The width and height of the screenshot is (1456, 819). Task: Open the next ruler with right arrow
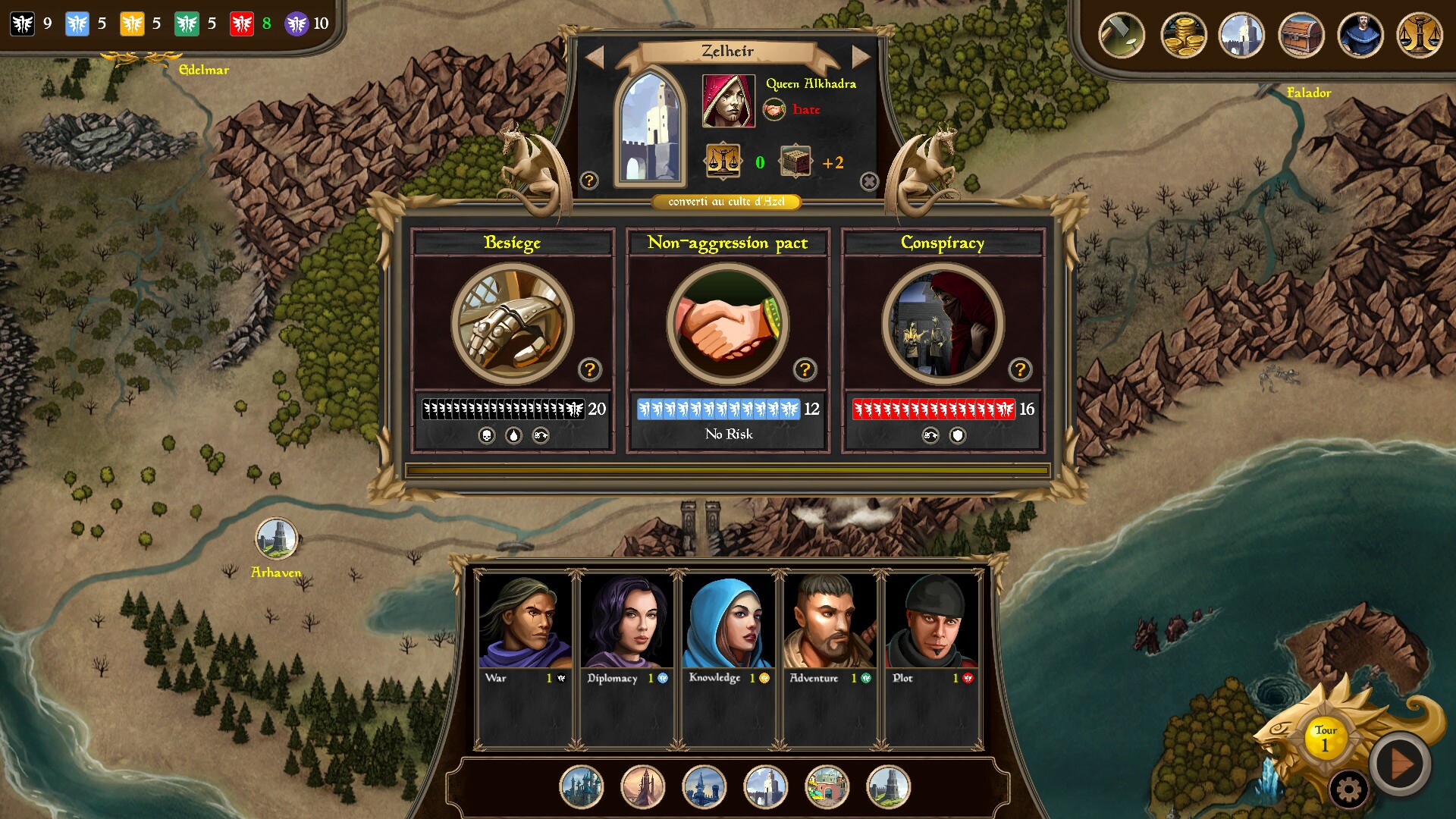point(859,54)
